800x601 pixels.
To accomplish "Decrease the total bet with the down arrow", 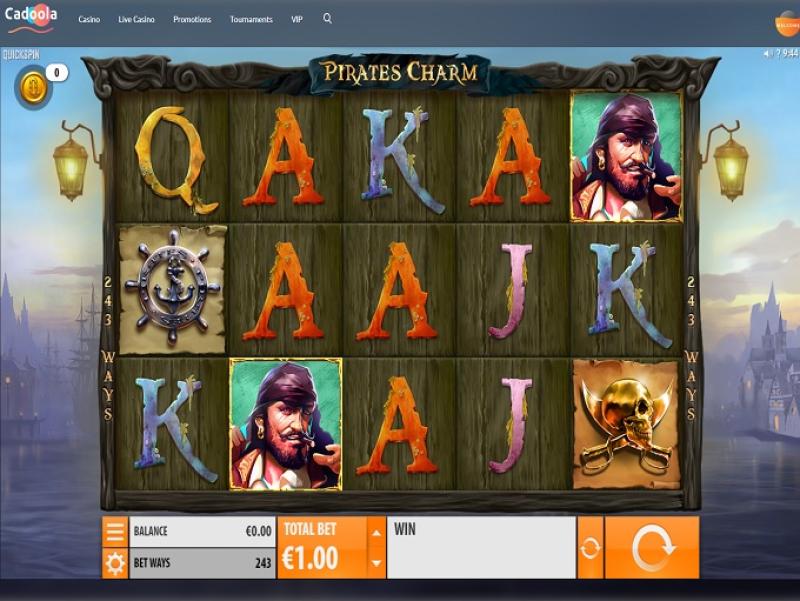I will [376, 563].
